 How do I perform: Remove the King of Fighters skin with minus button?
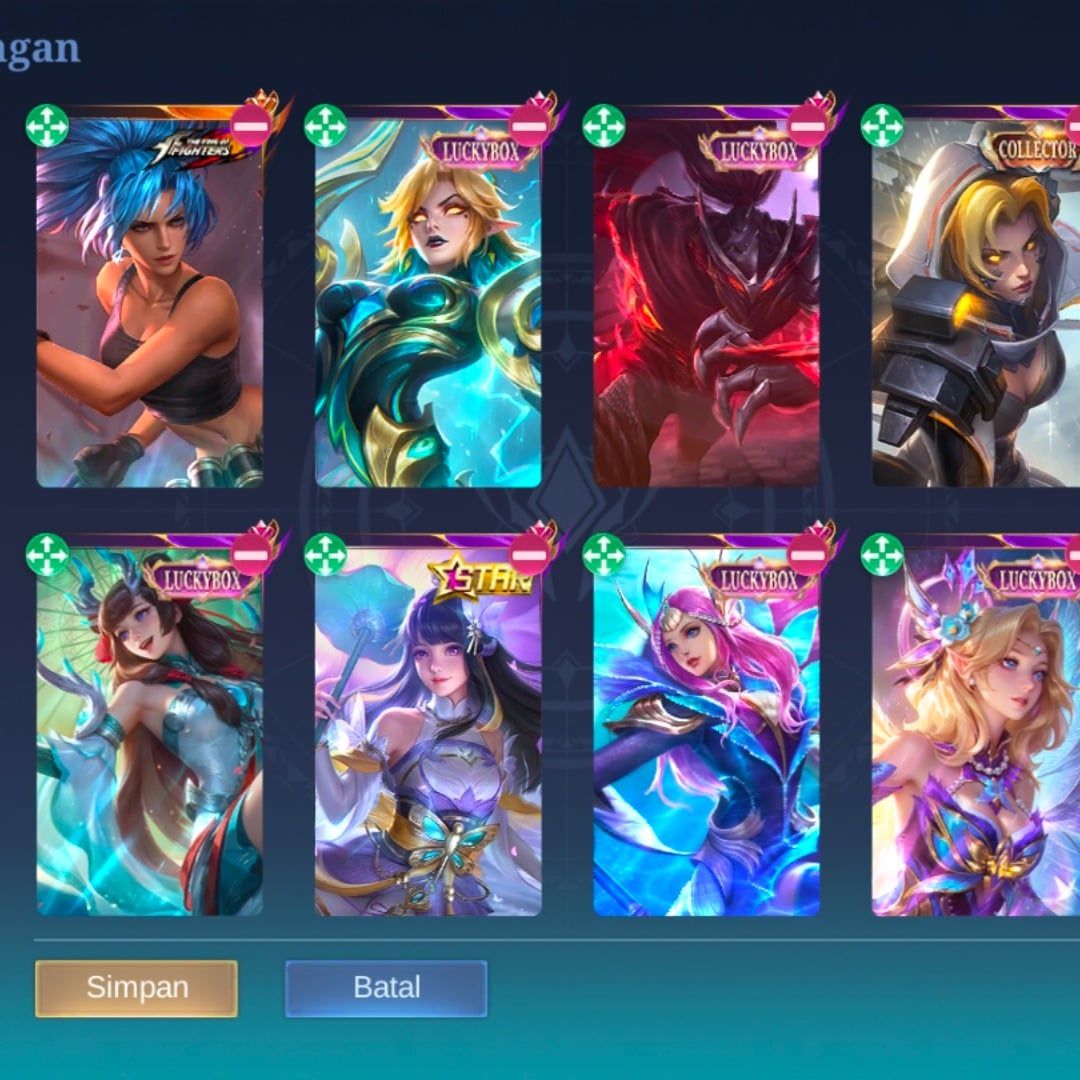[x=251, y=126]
